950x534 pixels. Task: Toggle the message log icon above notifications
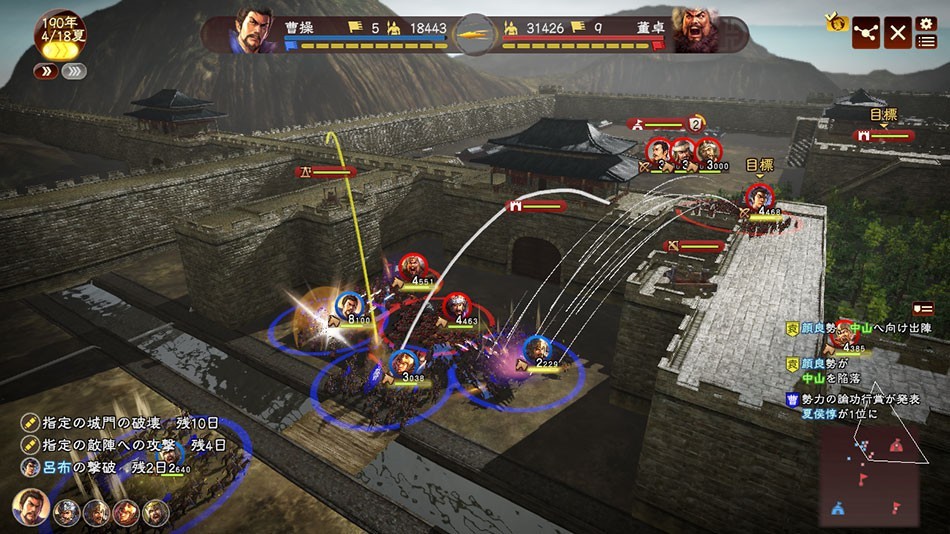coord(923,308)
